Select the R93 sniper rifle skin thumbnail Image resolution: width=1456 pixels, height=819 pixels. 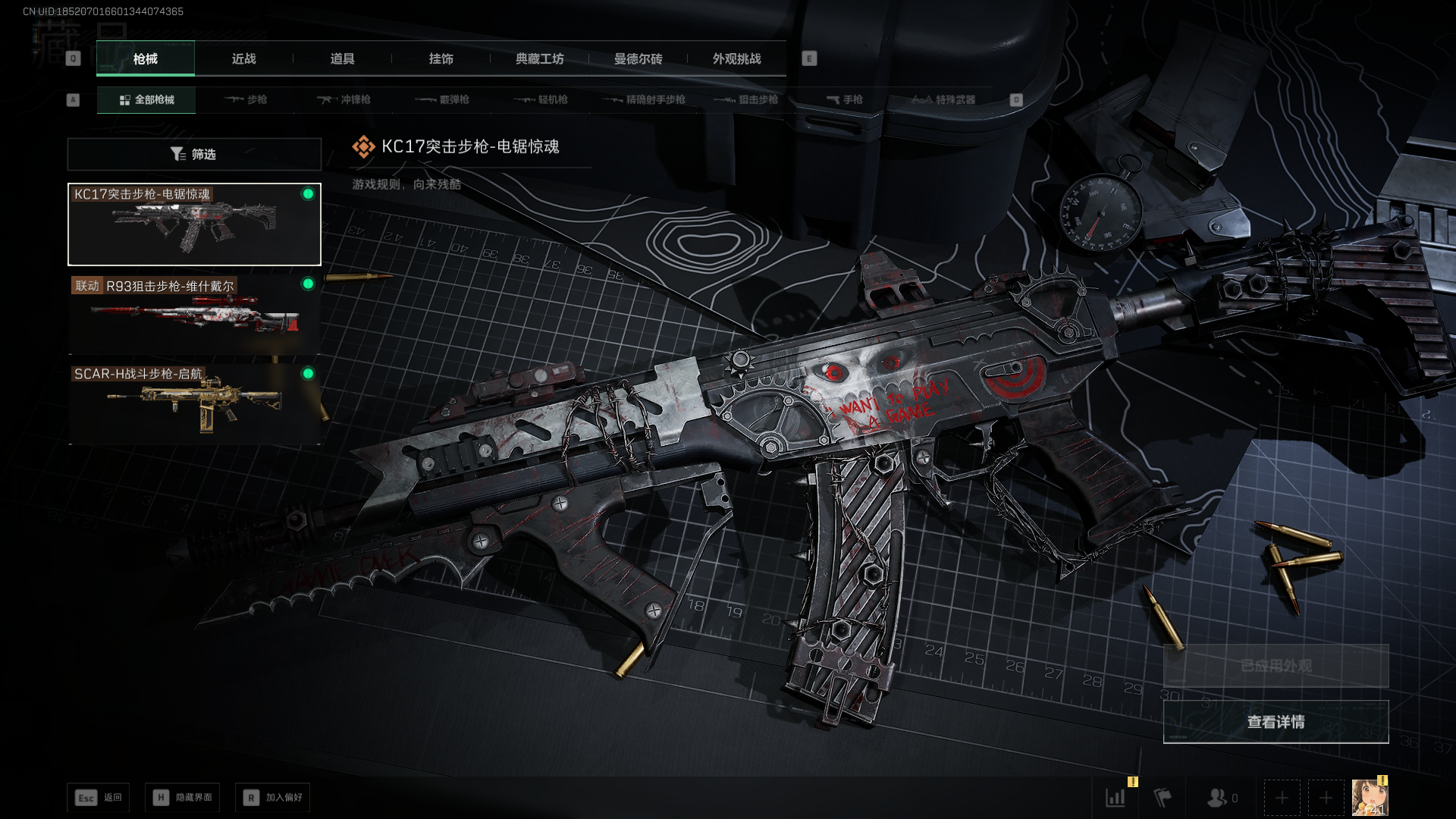pyautogui.click(x=194, y=315)
